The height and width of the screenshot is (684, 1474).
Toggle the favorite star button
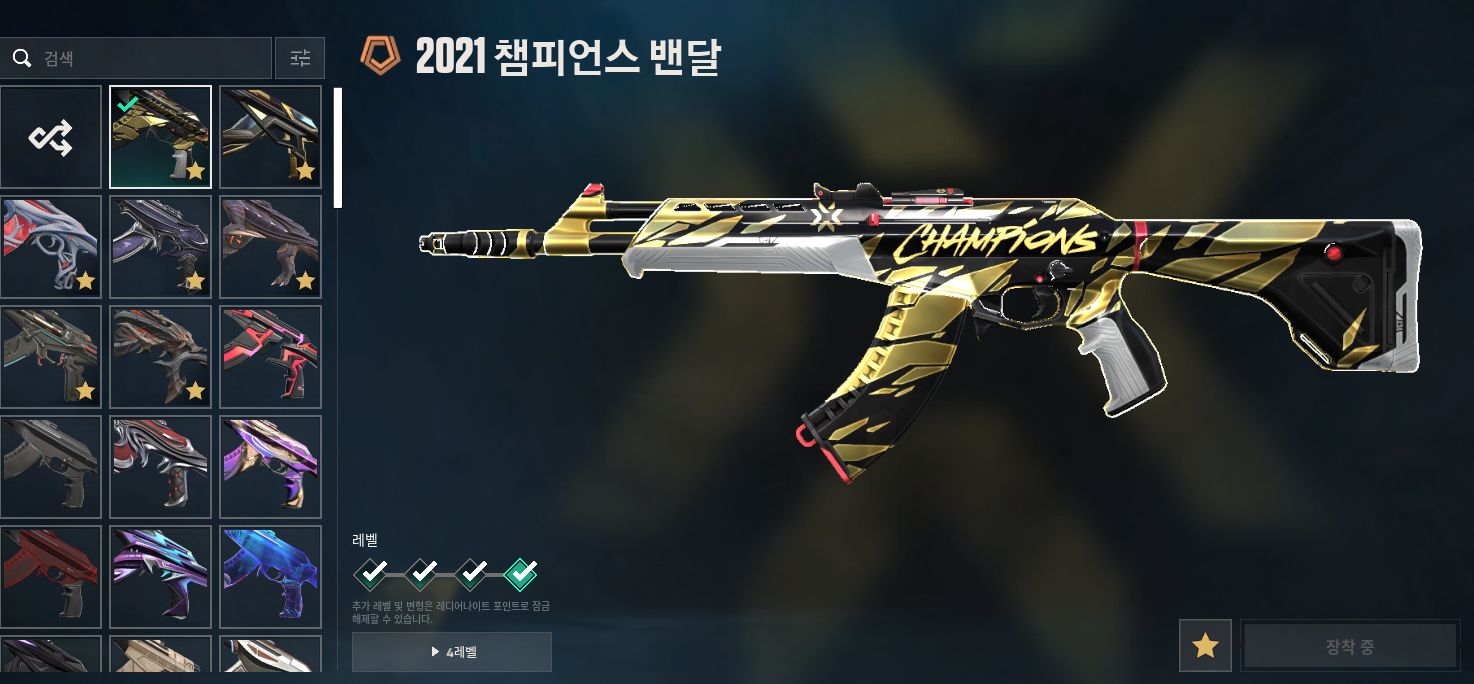[1205, 645]
